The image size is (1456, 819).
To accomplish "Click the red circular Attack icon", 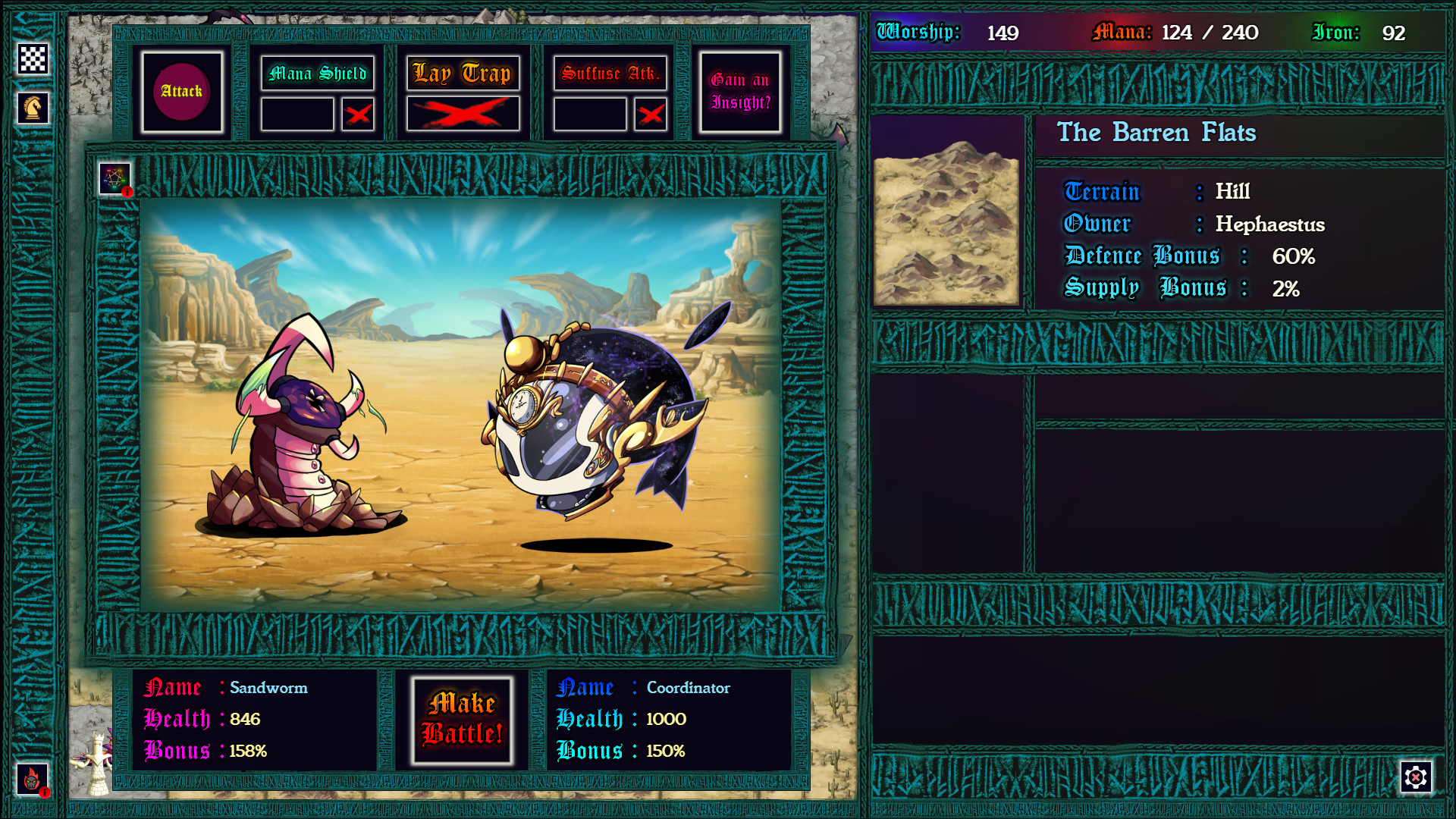I will point(182,90).
